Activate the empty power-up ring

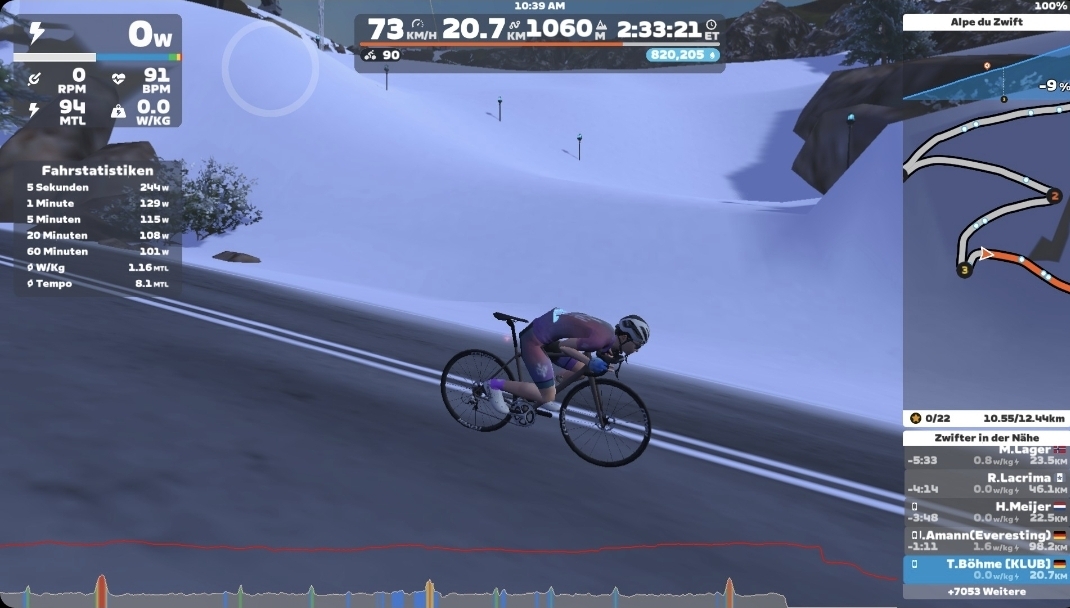click(270, 67)
